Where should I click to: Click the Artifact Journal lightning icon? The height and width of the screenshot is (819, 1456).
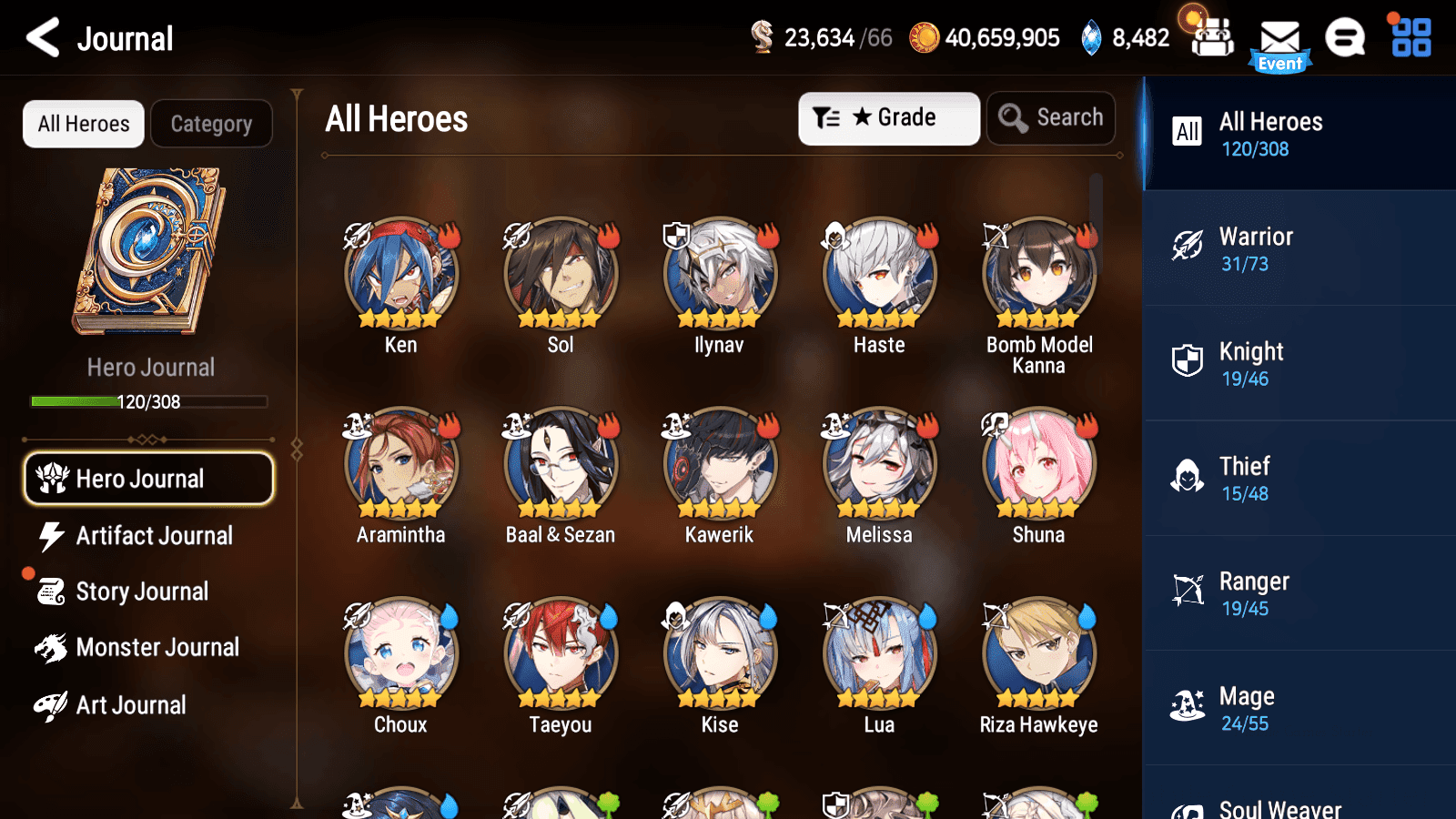point(51,536)
